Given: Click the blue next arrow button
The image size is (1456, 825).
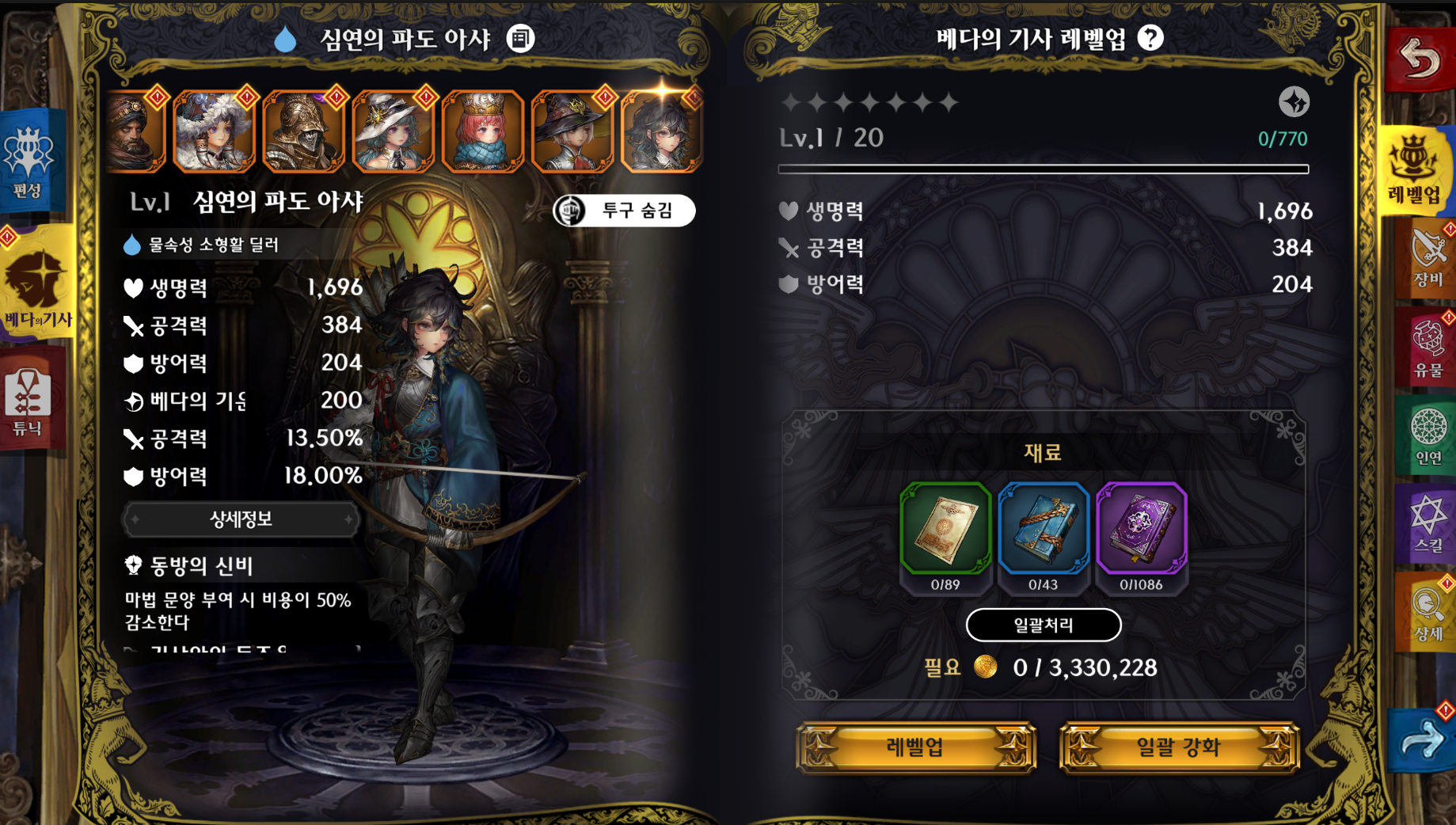Looking at the screenshot, I should pyautogui.click(x=1421, y=739).
